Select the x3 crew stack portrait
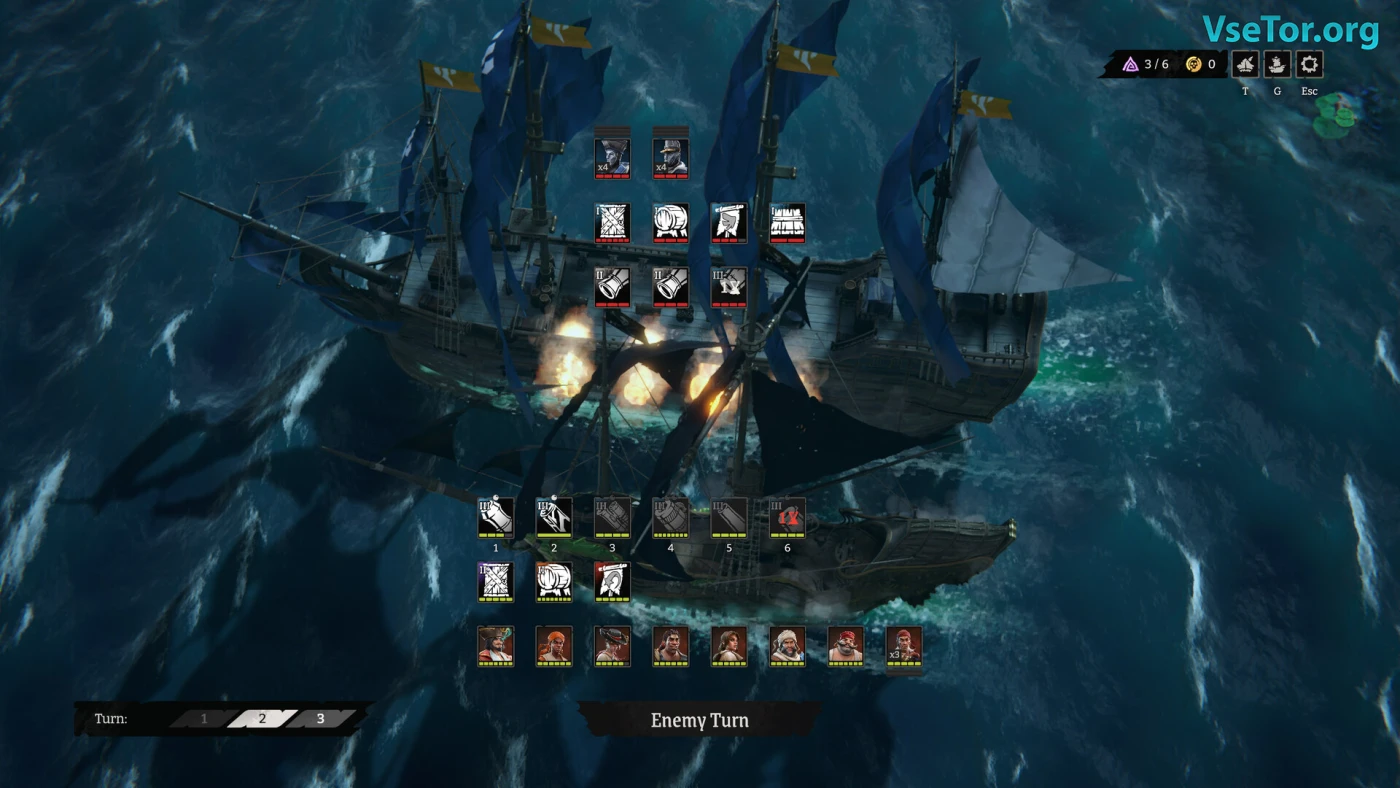The width and height of the screenshot is (1400, 788). [x=904, y=645]
